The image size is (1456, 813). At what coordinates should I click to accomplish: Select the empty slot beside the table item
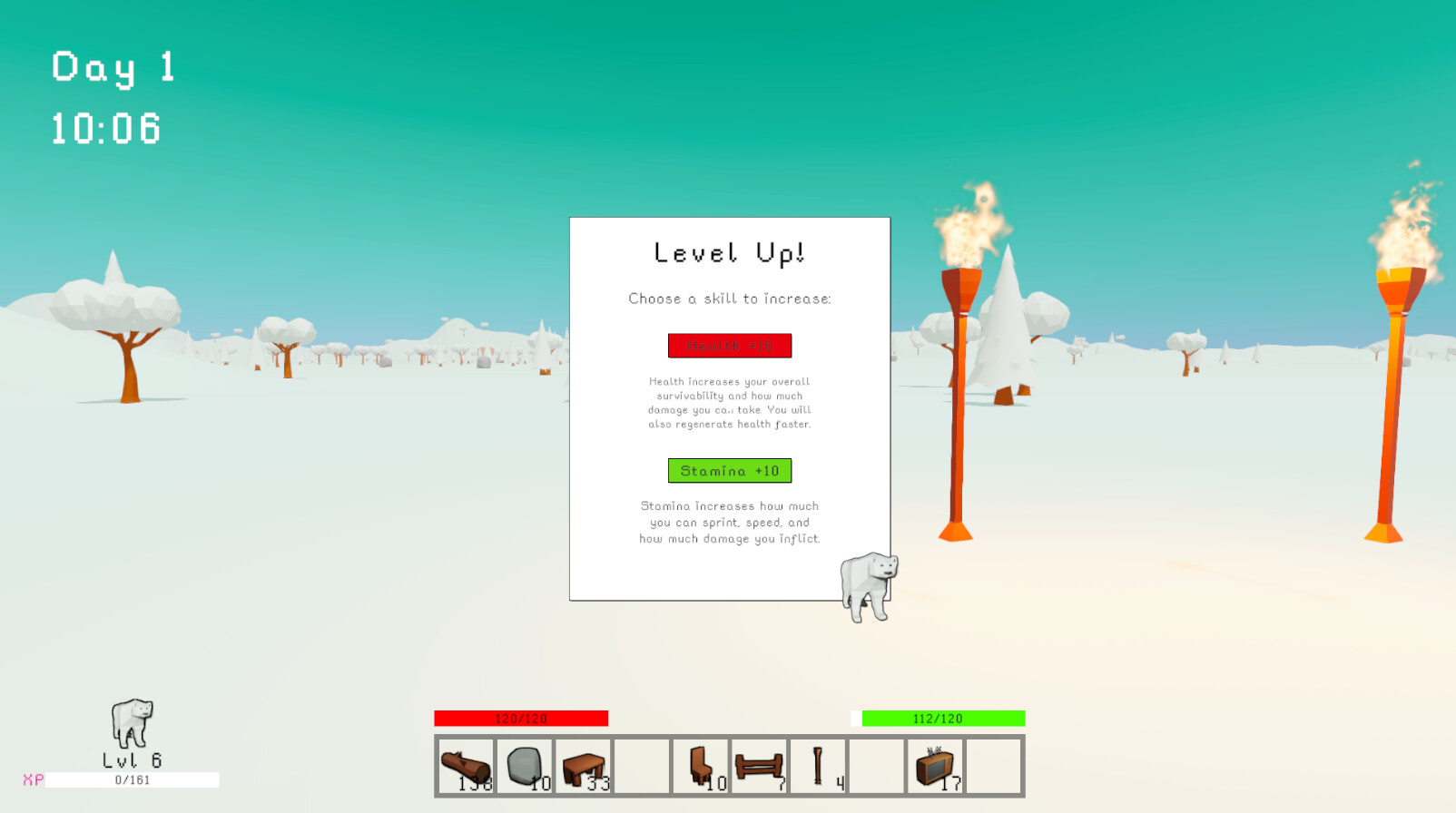coord(643,765)
